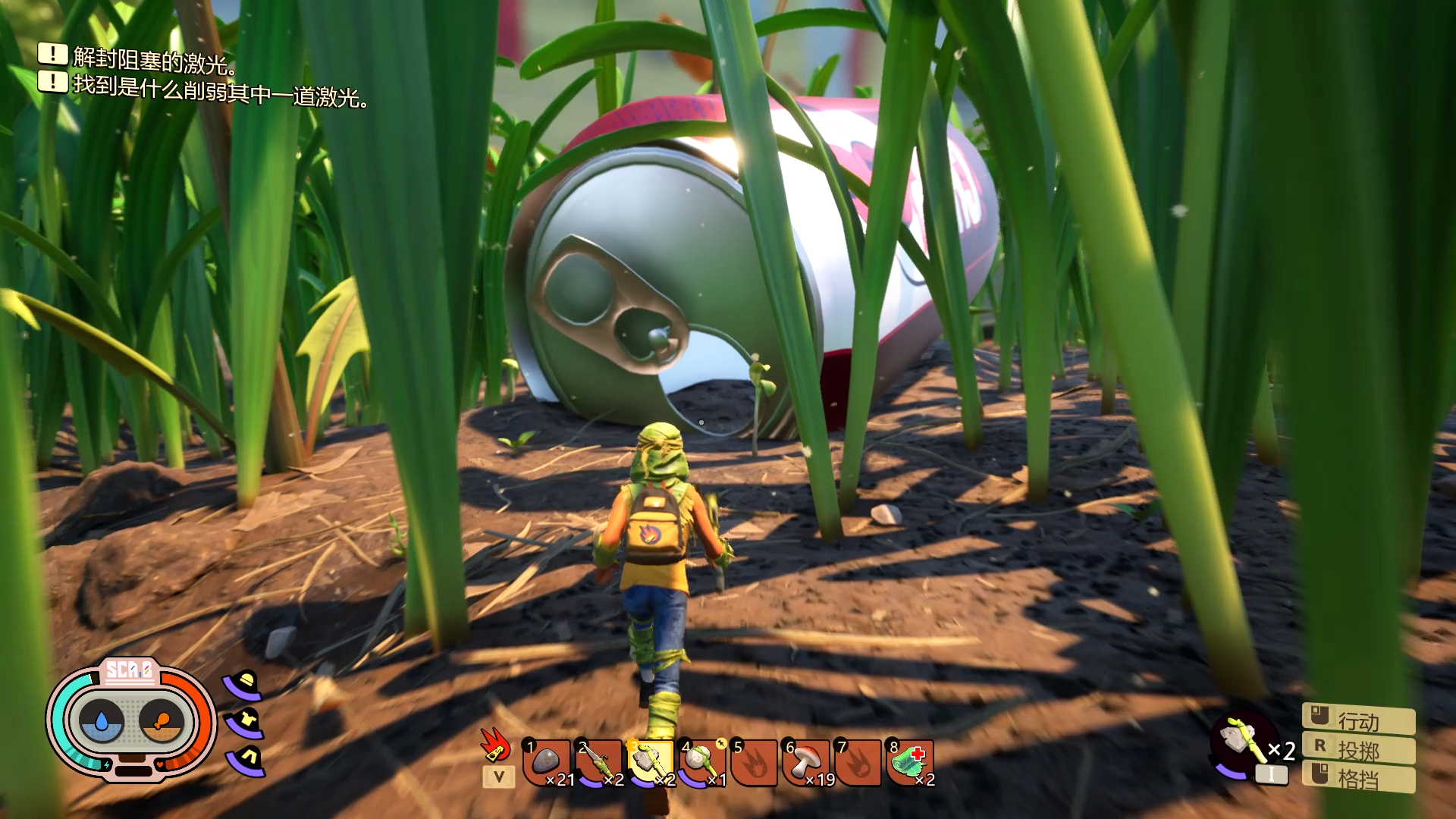
Task: Use the green bandage in slot 8
Action: (x=909, y=762)
